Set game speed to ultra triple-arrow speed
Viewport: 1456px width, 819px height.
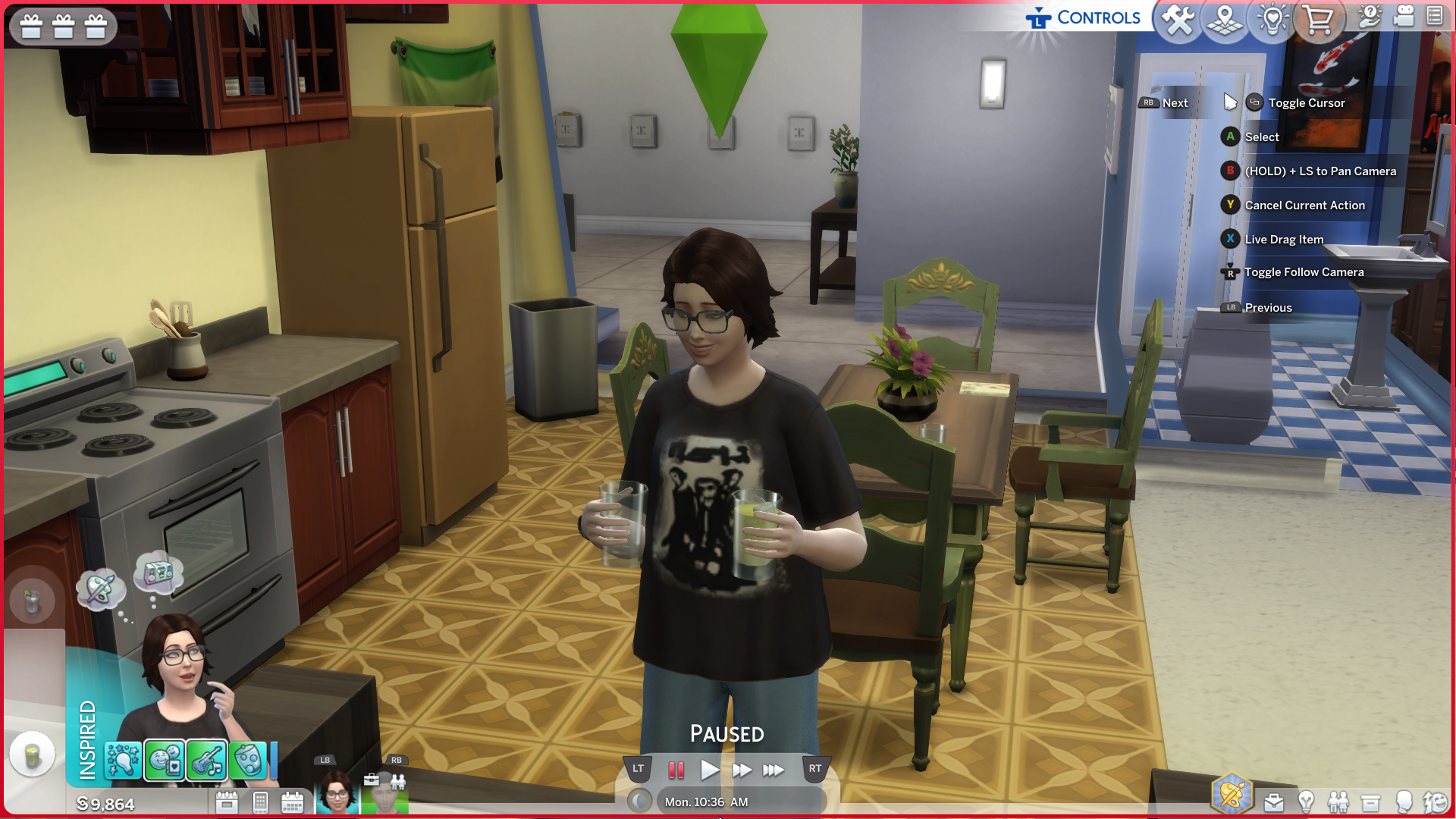[773, 770]
